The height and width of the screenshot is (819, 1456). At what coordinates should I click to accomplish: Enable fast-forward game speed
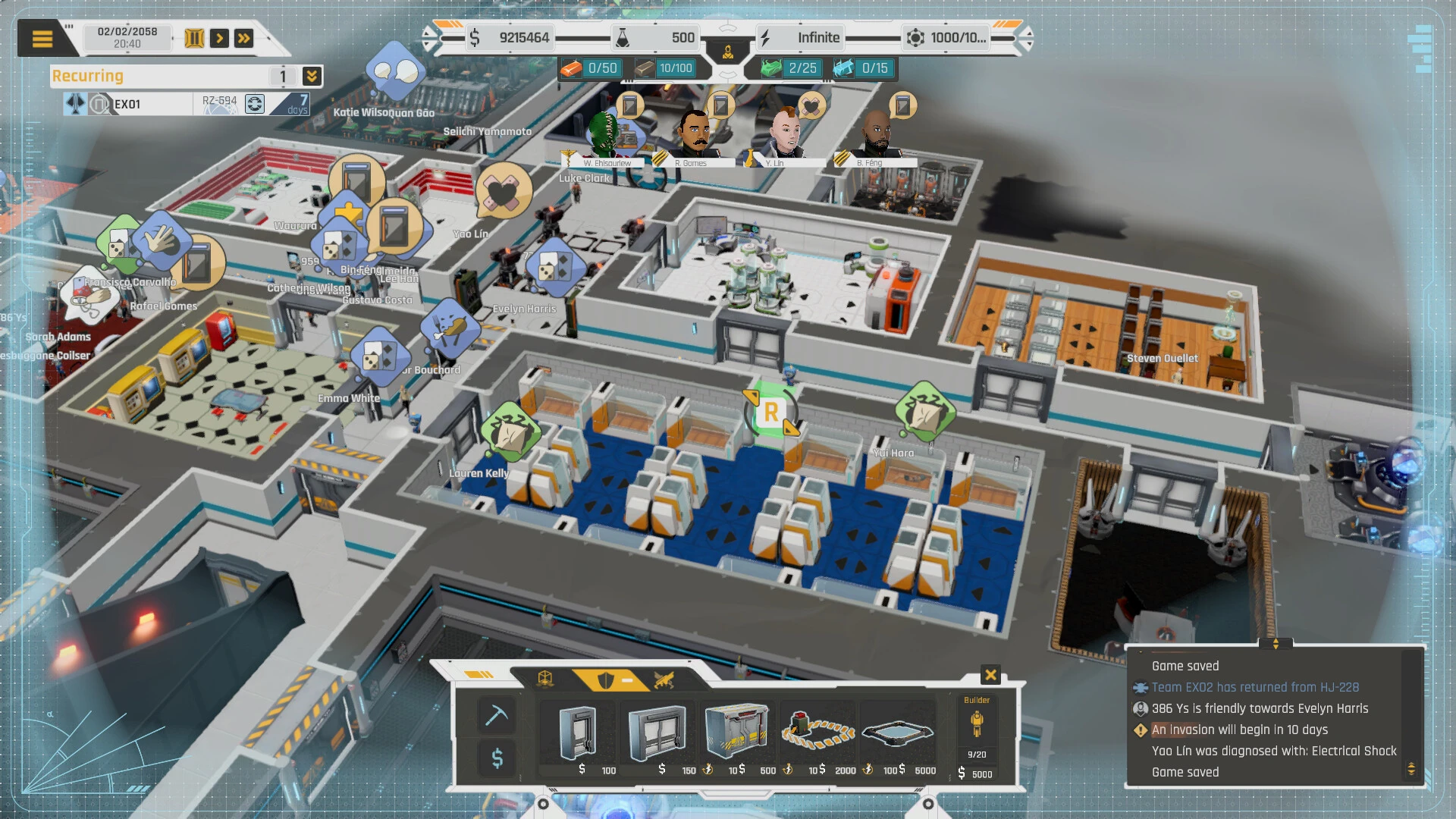point(243,37)
